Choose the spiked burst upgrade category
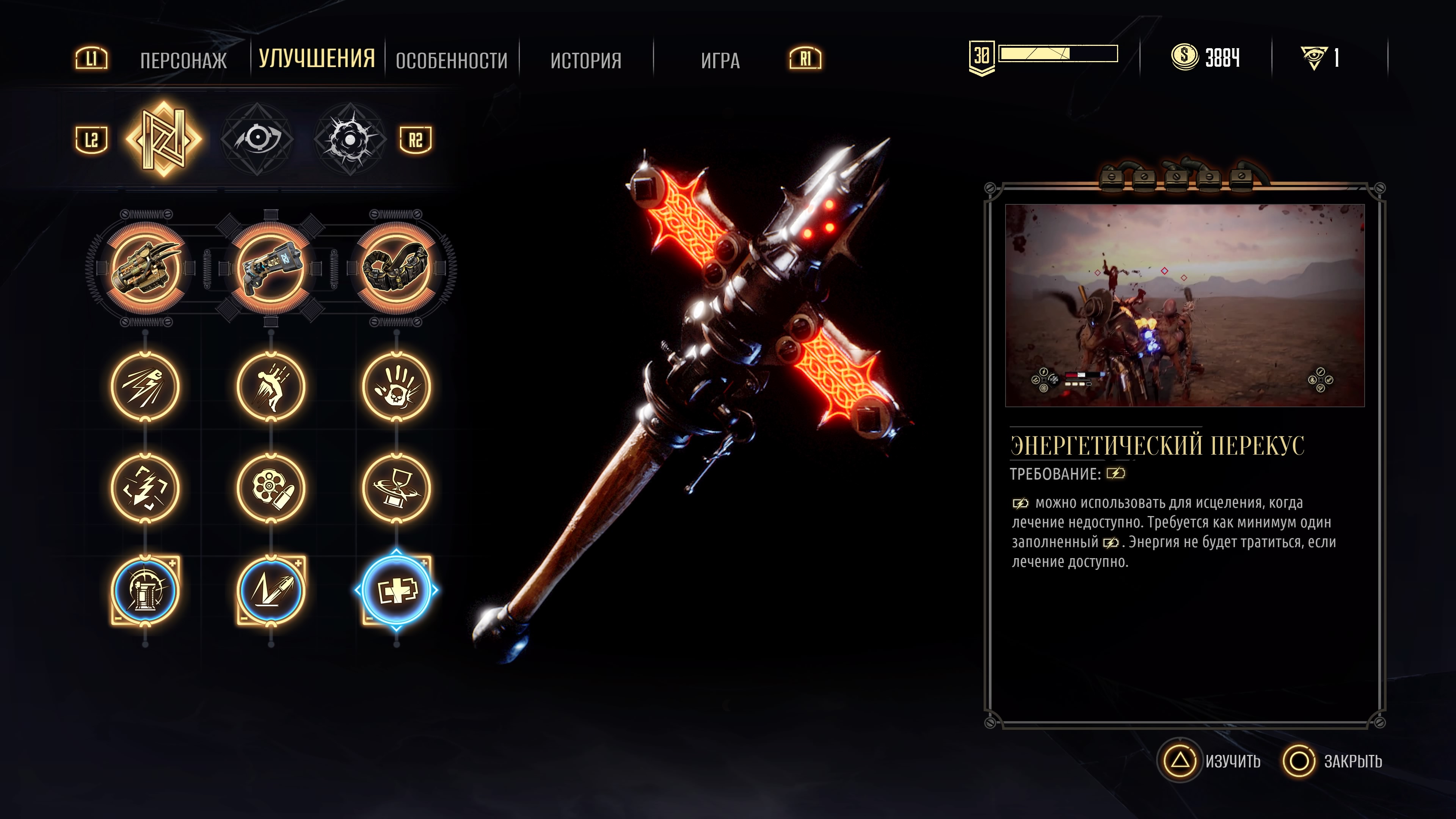1456x819 pixels. pos(350,139)
